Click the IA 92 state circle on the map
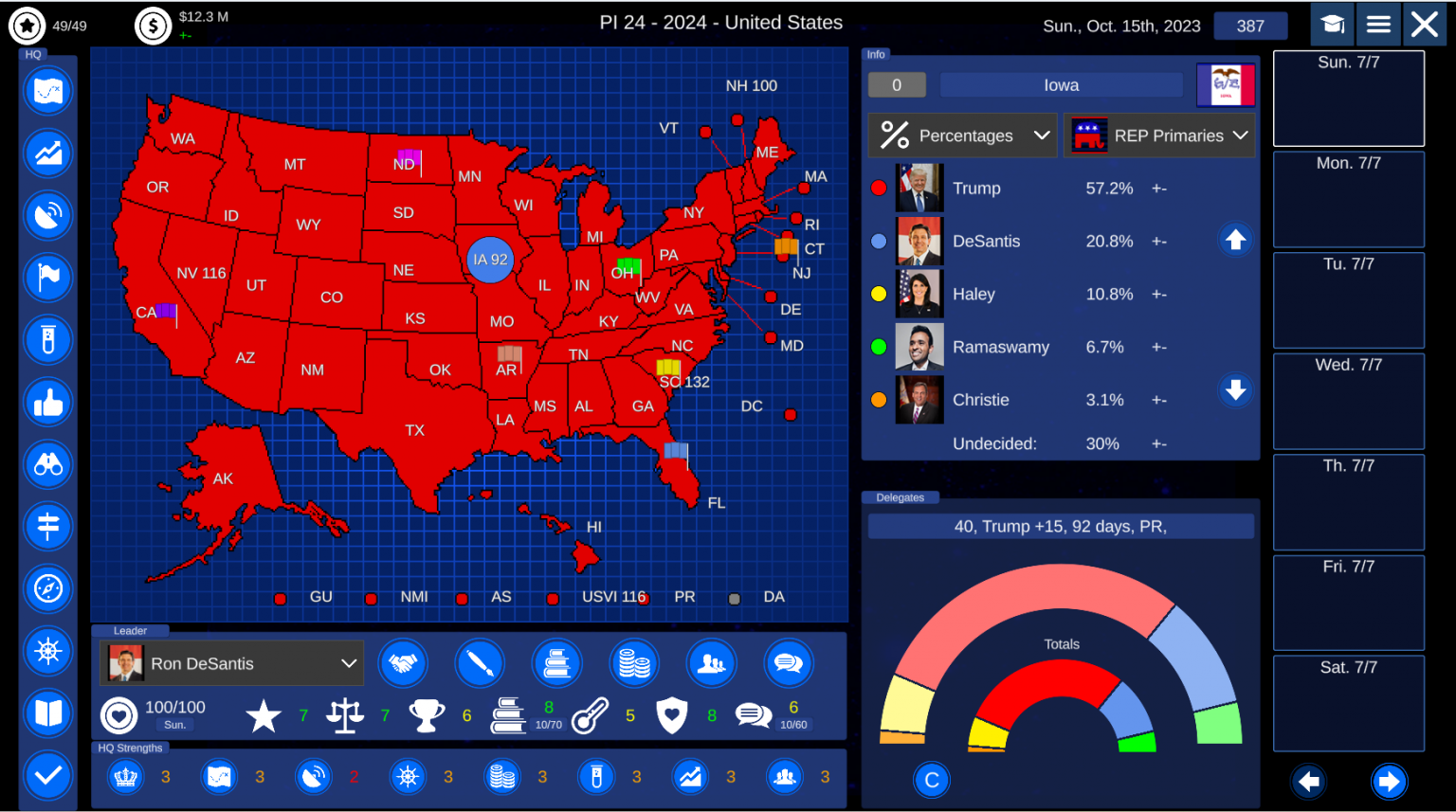 pyautogui.click(x=490, y=261)
